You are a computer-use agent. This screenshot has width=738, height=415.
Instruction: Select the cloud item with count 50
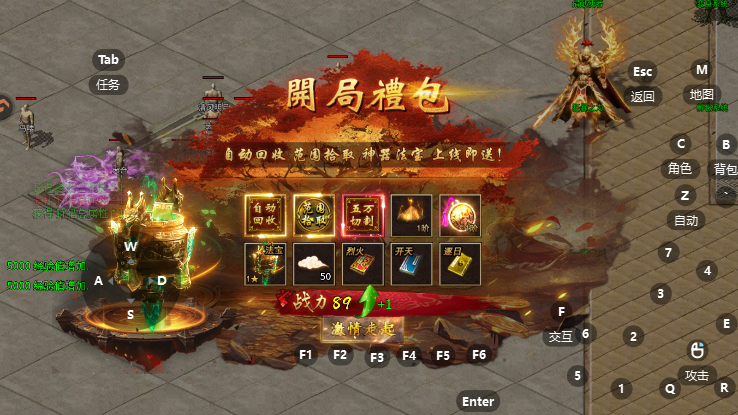coord(313,263)
